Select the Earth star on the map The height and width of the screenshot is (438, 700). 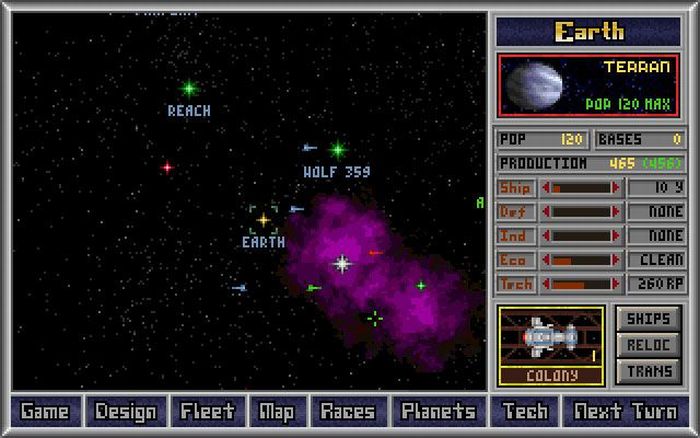coord(264,219)
